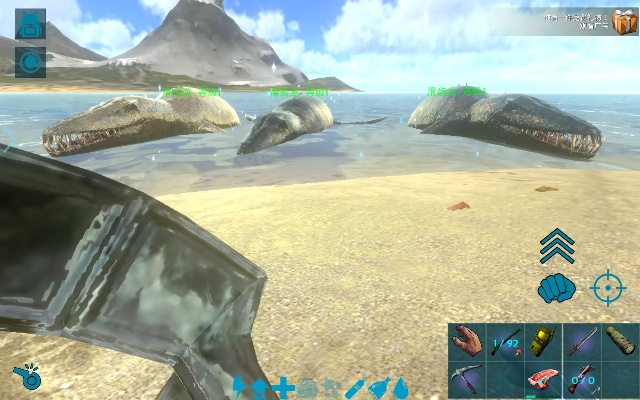Equip the sword from the hotbar
Screen dimensions: 640x400
pos(582,341)
